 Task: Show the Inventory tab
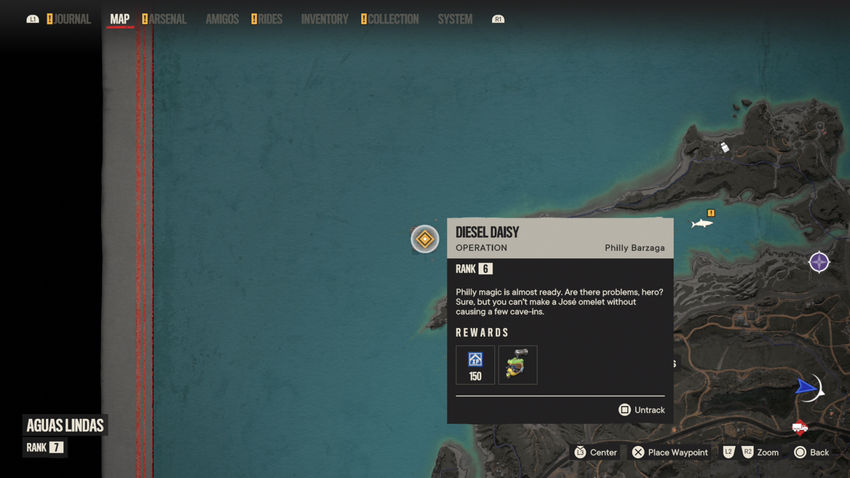pyautogui.click(x=324, y=19)
